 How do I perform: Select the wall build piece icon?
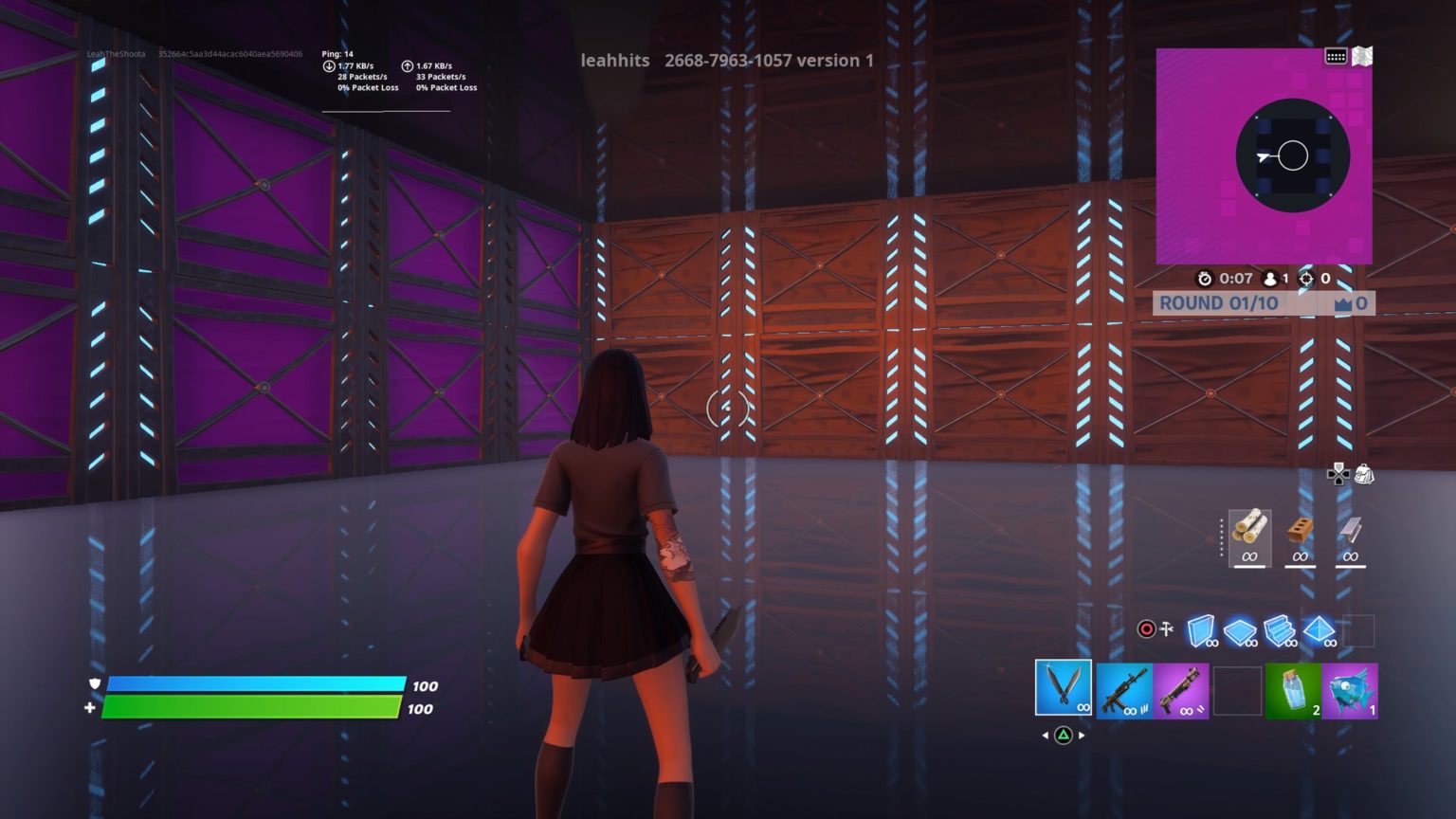tap(1202, 629)
